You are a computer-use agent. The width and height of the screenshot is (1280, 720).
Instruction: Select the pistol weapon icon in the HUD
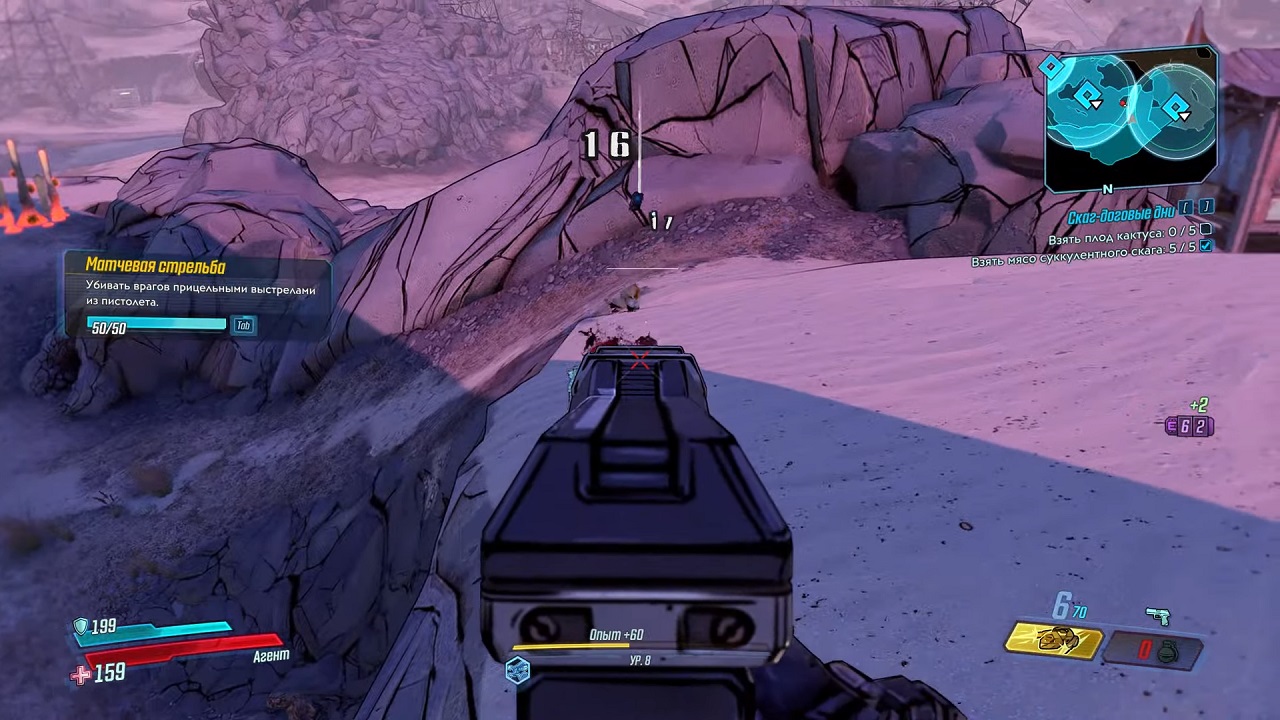pyautogui.click(x=1159, y=615)
